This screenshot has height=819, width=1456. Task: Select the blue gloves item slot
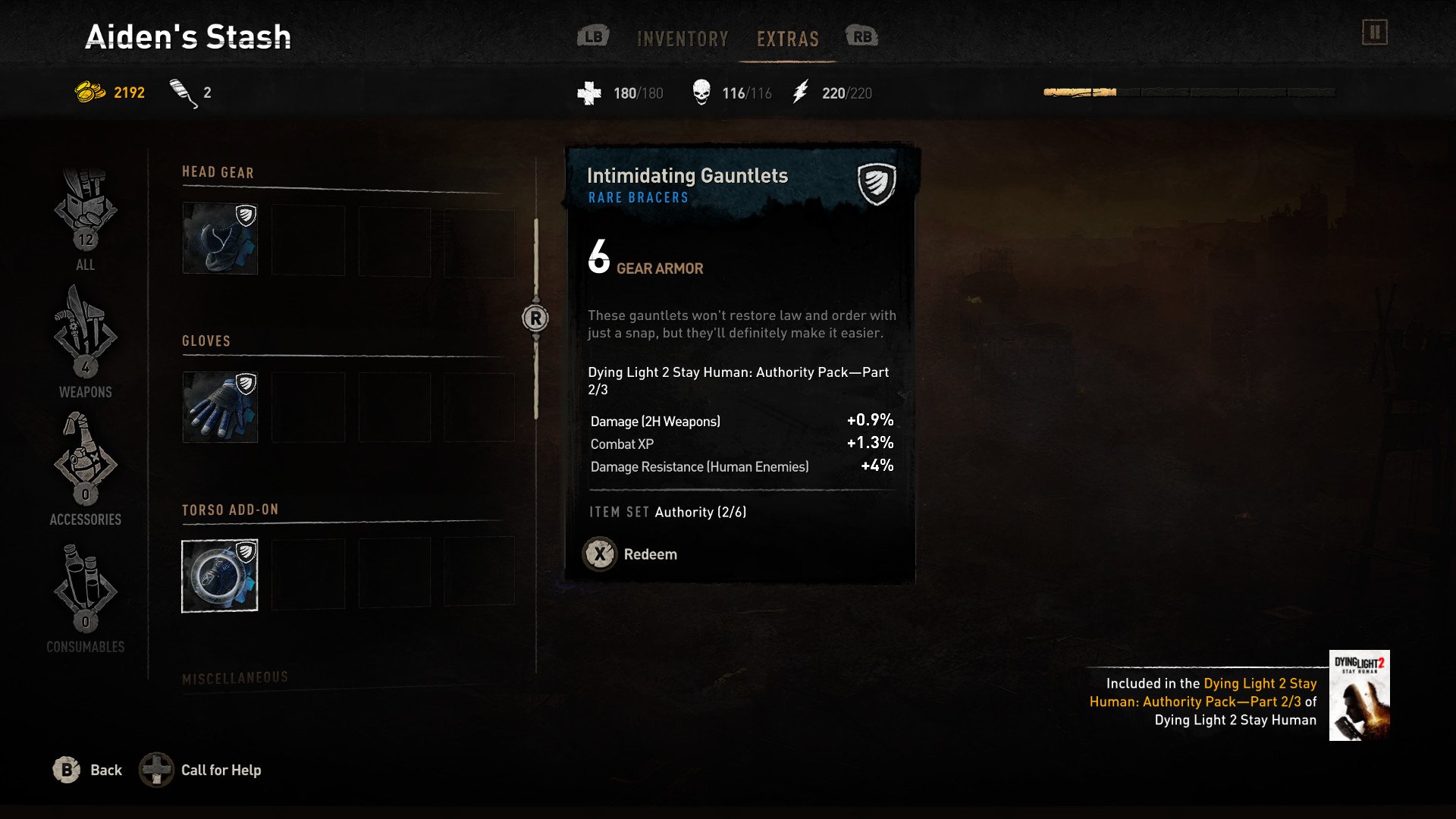[x=220, y=407]
